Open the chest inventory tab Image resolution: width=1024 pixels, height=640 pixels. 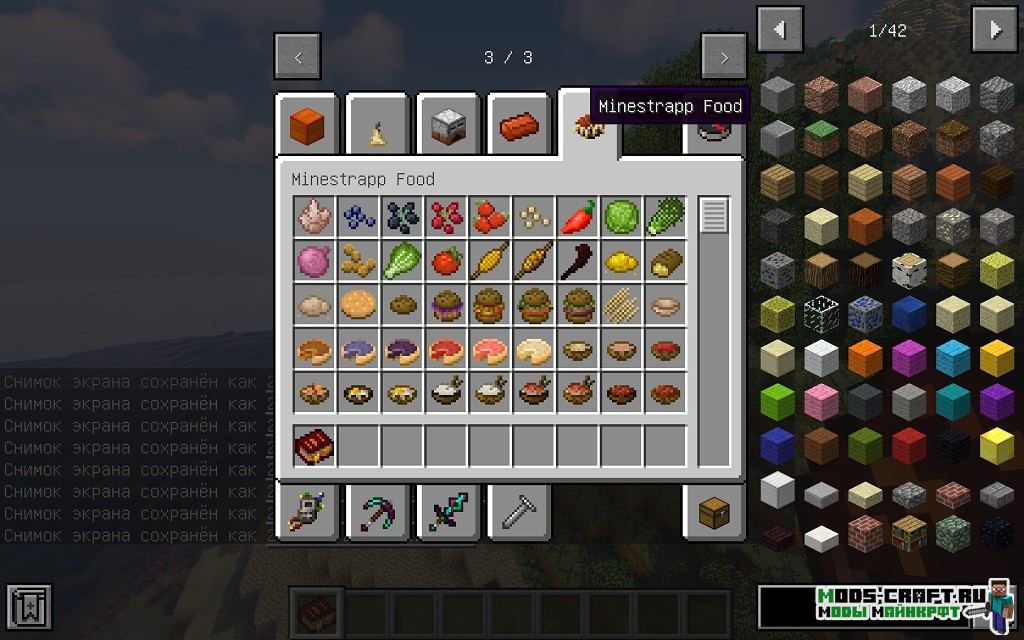point(714,514)
